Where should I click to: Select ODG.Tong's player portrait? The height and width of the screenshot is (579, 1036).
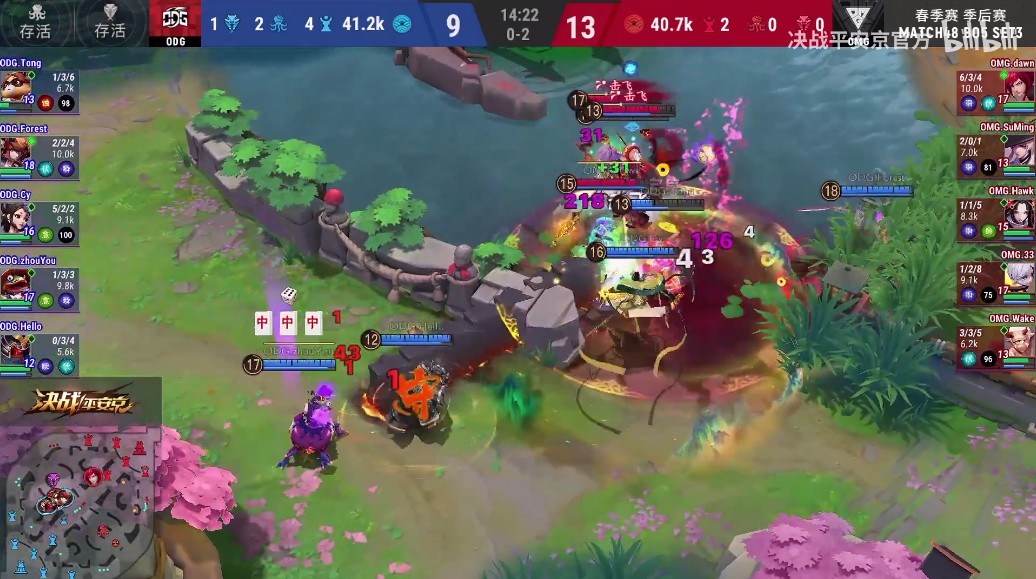pyautogui.click(x=13, y=87)
